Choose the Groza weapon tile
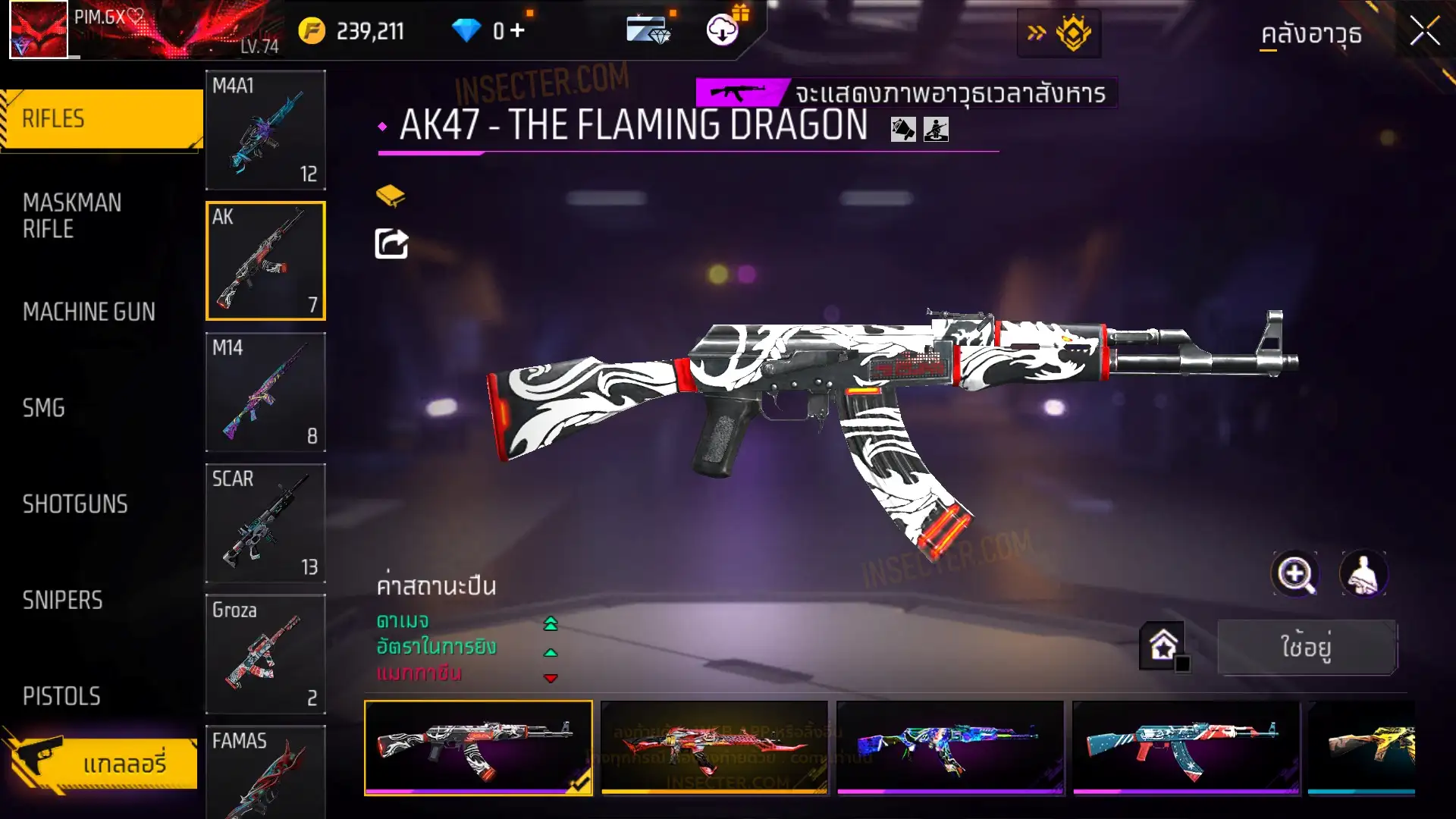 coord(265,654)
